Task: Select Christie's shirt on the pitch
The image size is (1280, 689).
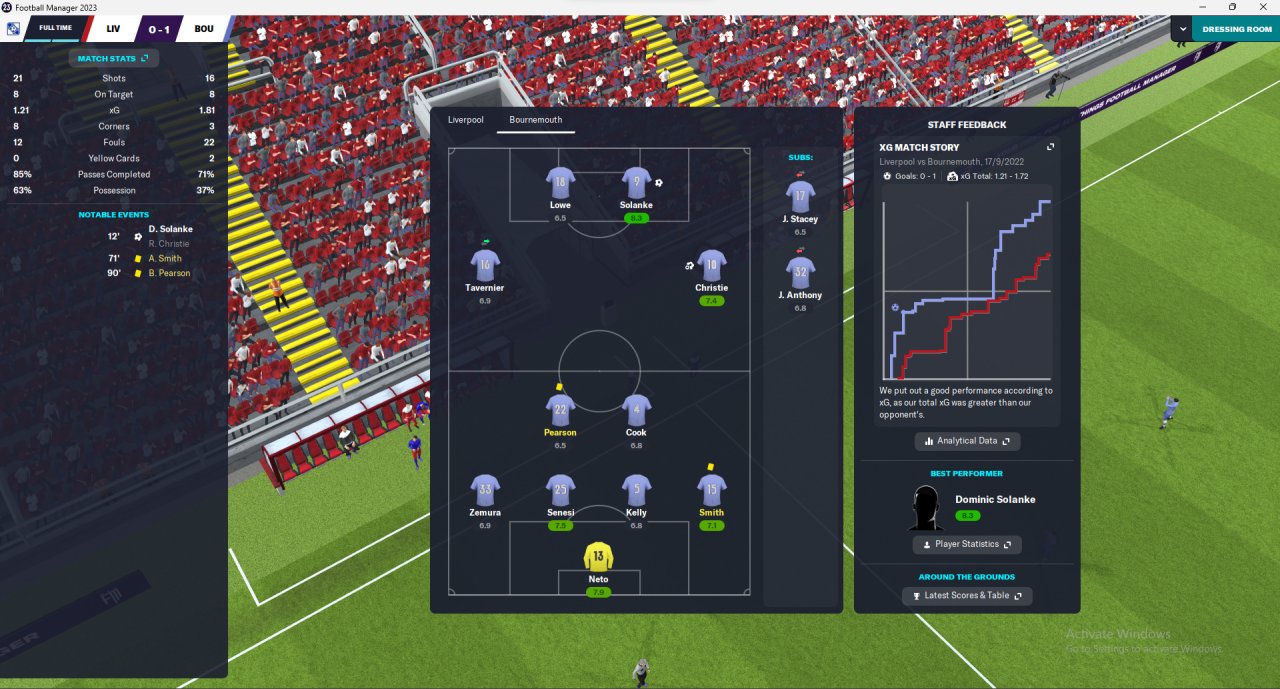Action: (x=711, y=266)
